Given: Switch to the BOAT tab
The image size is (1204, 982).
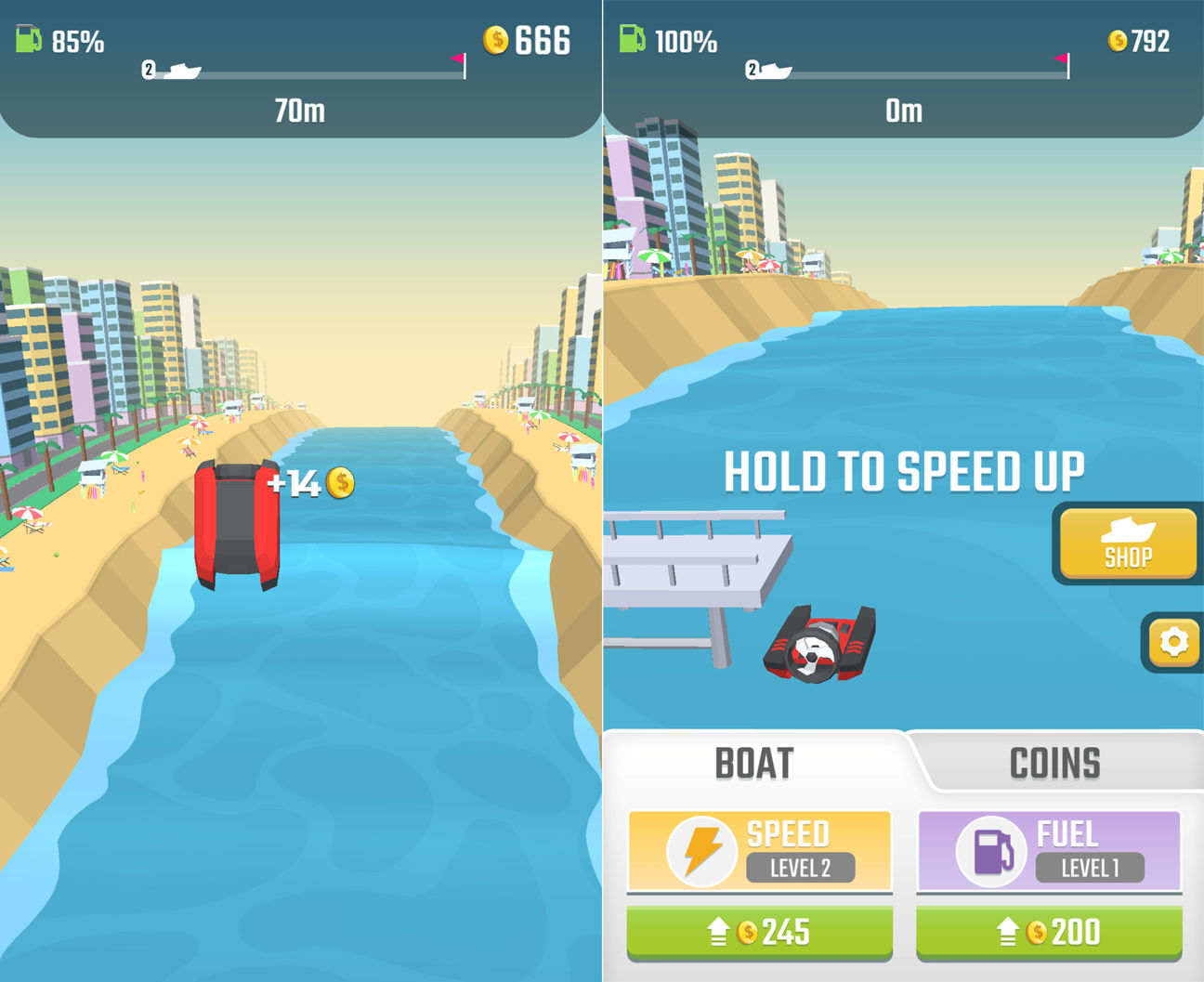Looking at the screenshot, I should [753, 762].
